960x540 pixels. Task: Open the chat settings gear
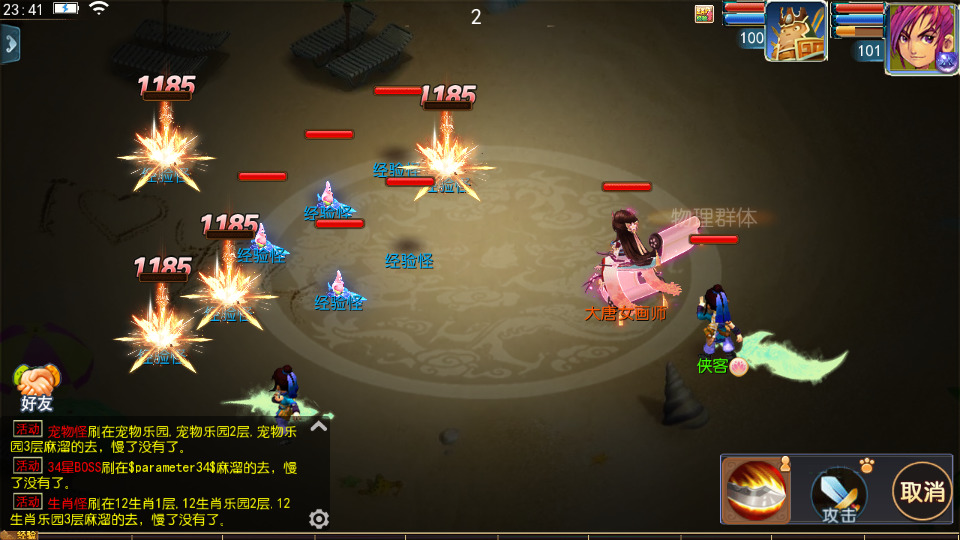pyautogui.click(x=319, y=518)
